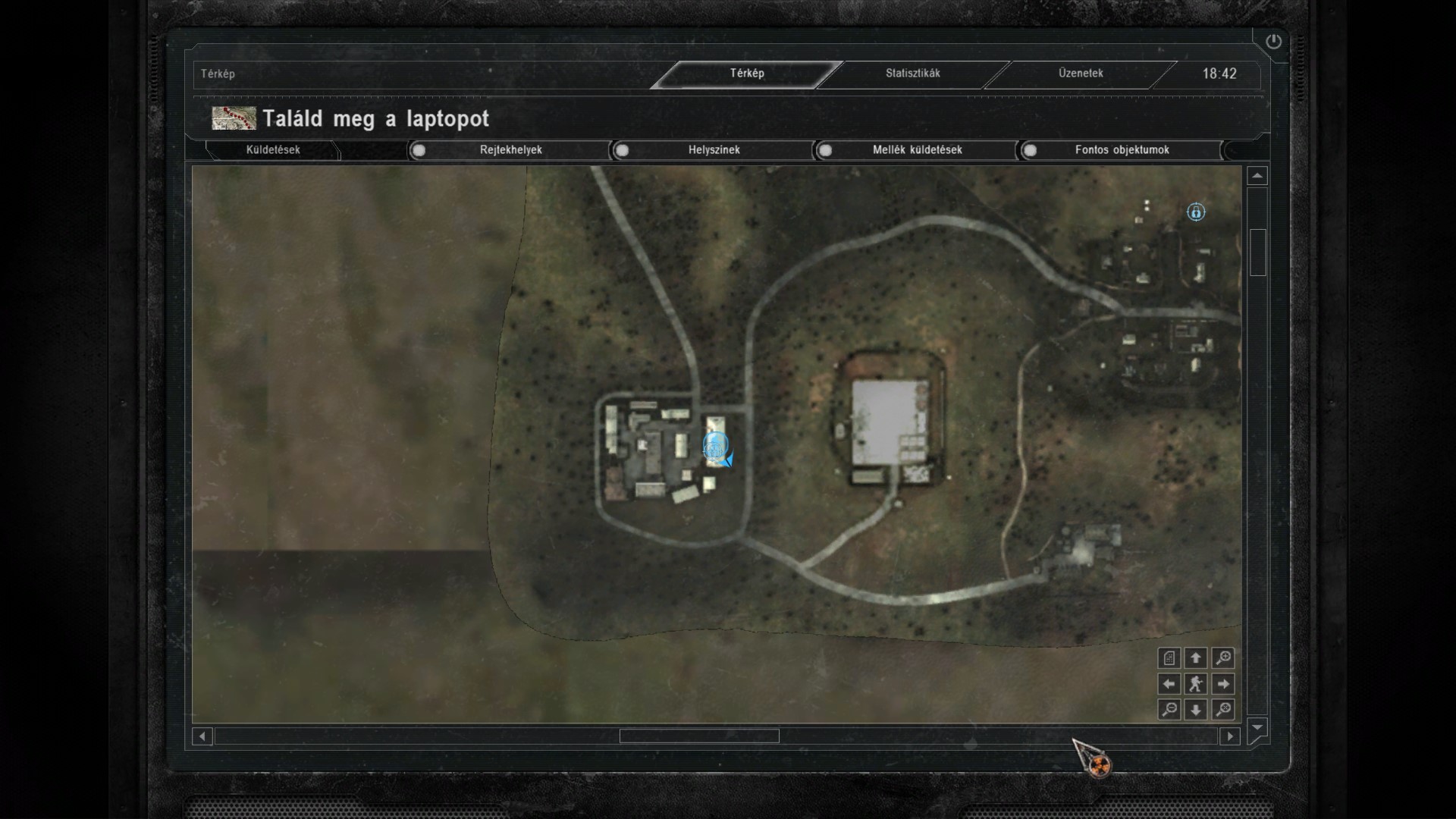Pan the map up with the arrow button
The width and height of the screenshot is (1456, 819).
[x=1196, y=658]
